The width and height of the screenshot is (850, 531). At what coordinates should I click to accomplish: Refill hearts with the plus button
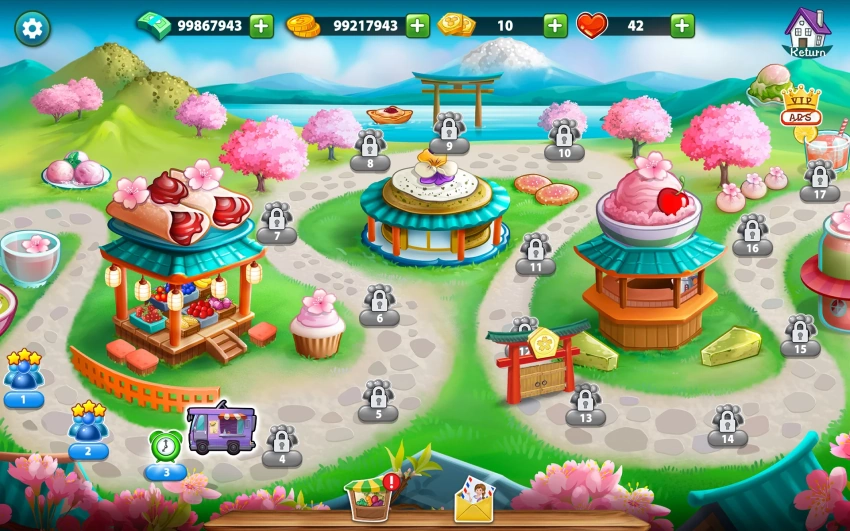click(x=683, y=26)
